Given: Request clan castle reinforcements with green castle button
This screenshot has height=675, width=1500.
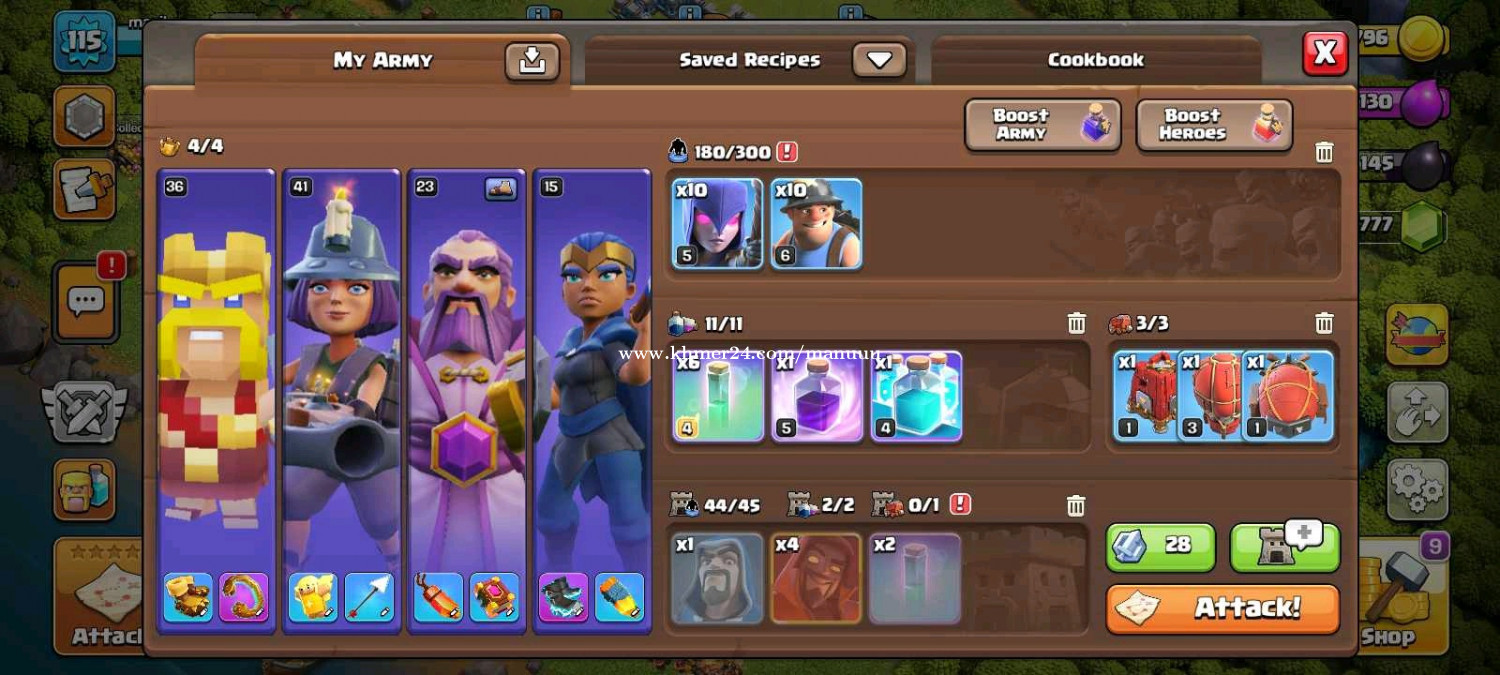Looking at the screenshot, I should [x=1284, y=546].
